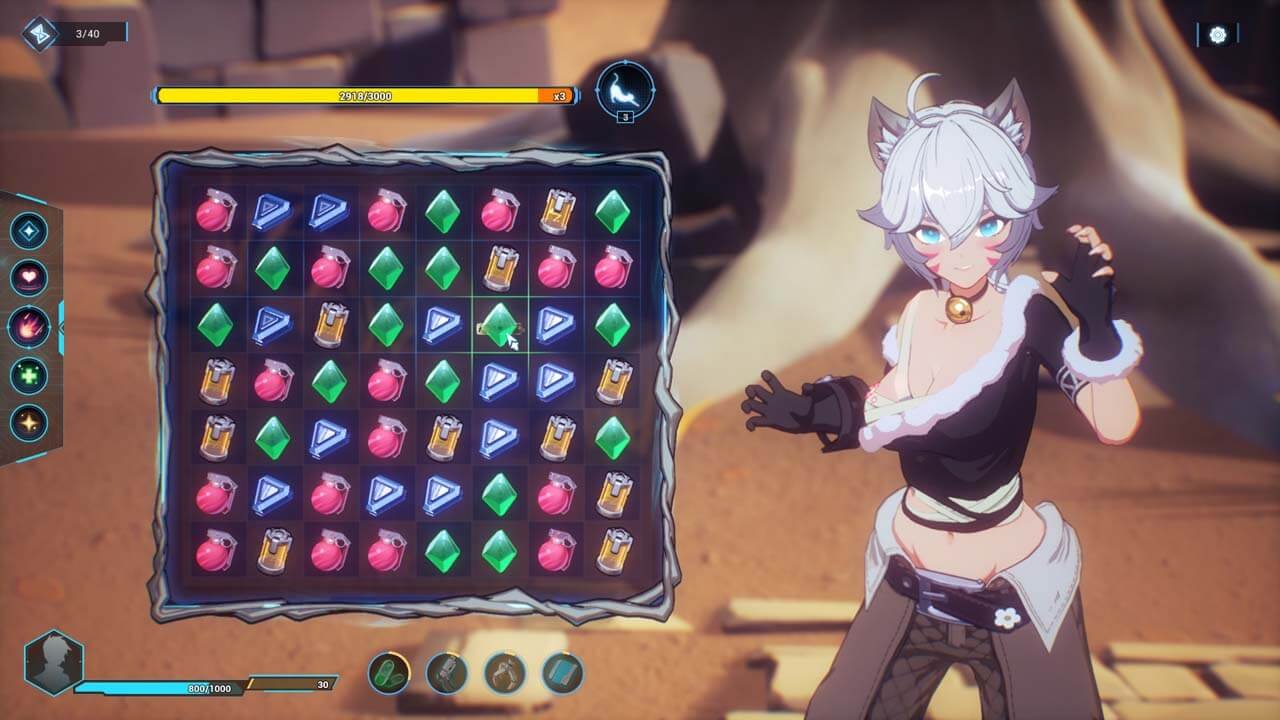Viewport: 1280px width, 720px height.
Task: Use the green pills item
Action: (x=389, y=672)
